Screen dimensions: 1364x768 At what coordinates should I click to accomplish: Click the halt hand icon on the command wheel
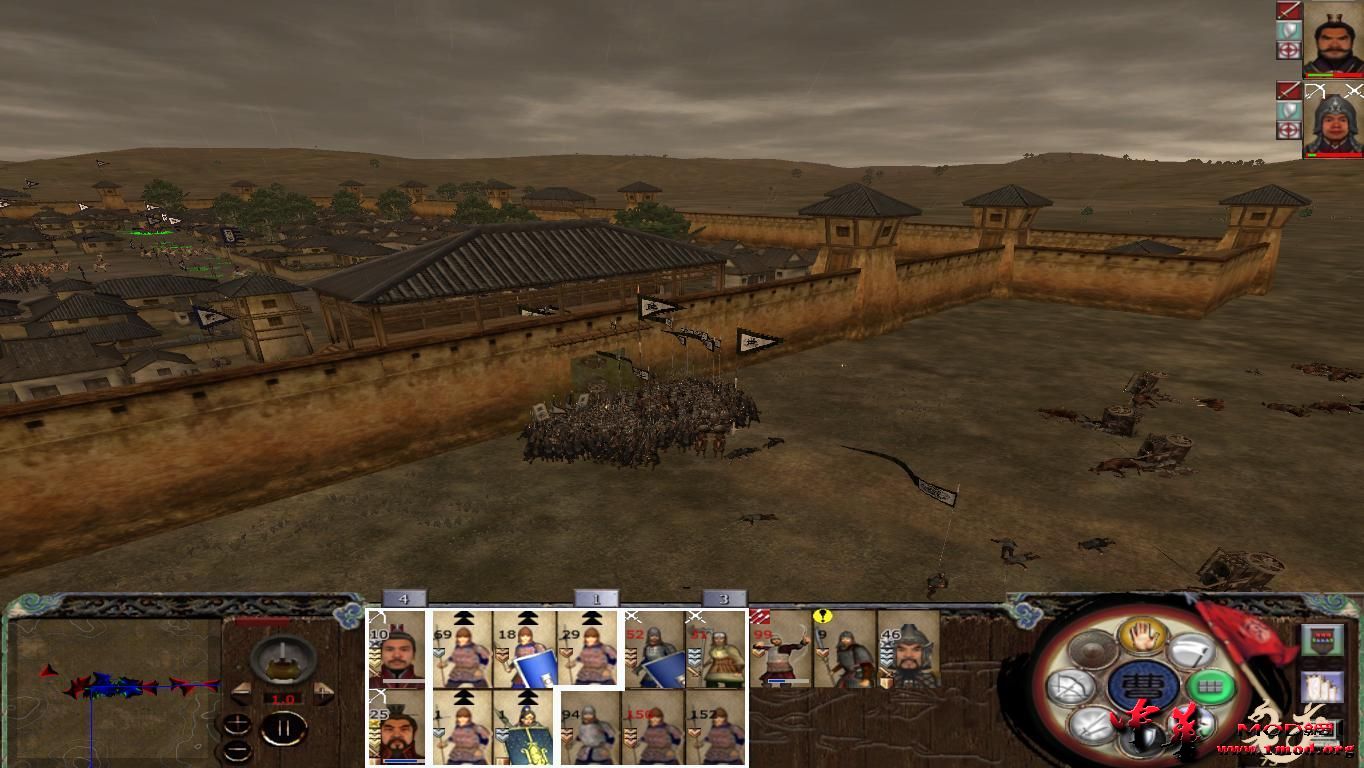1141,638
